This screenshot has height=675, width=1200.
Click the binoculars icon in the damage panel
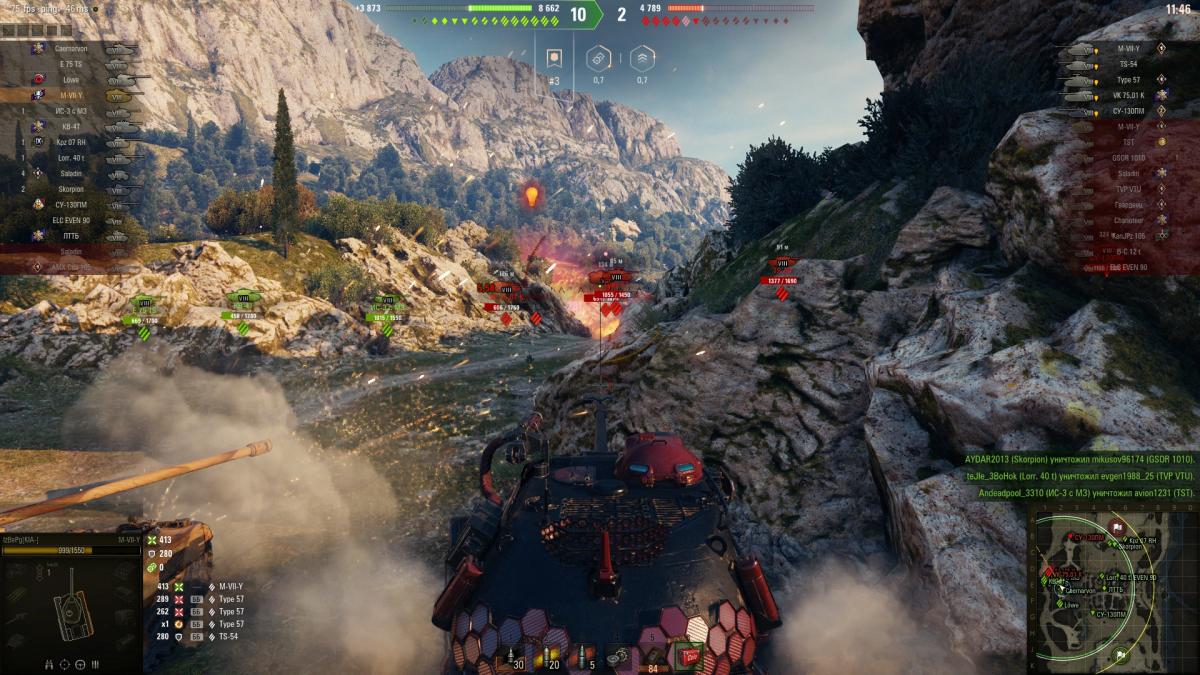(x=50, y=663)
